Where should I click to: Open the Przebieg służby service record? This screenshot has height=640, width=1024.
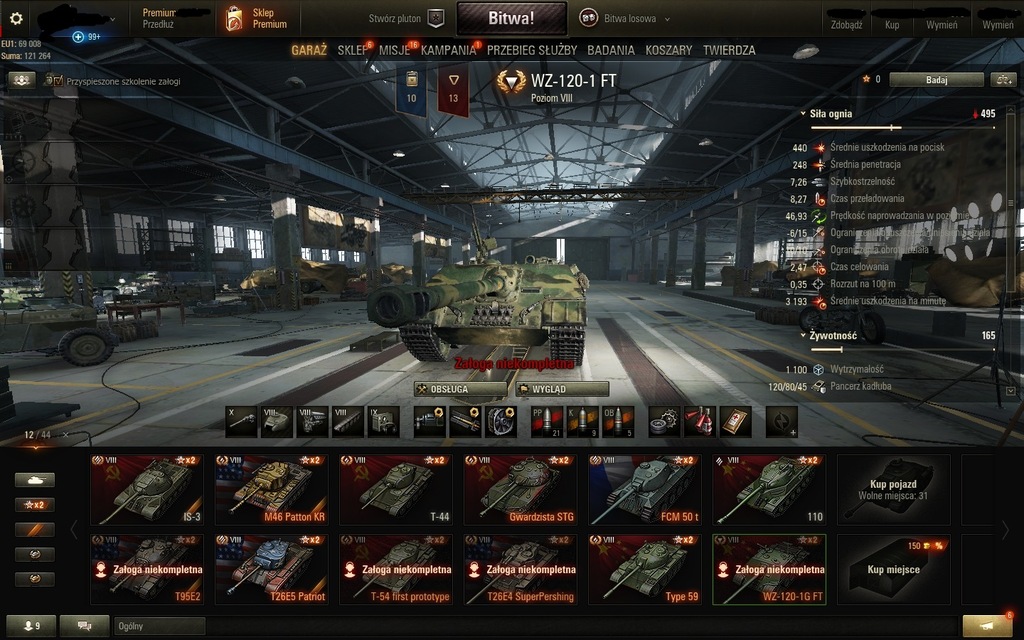coord(531,50)
